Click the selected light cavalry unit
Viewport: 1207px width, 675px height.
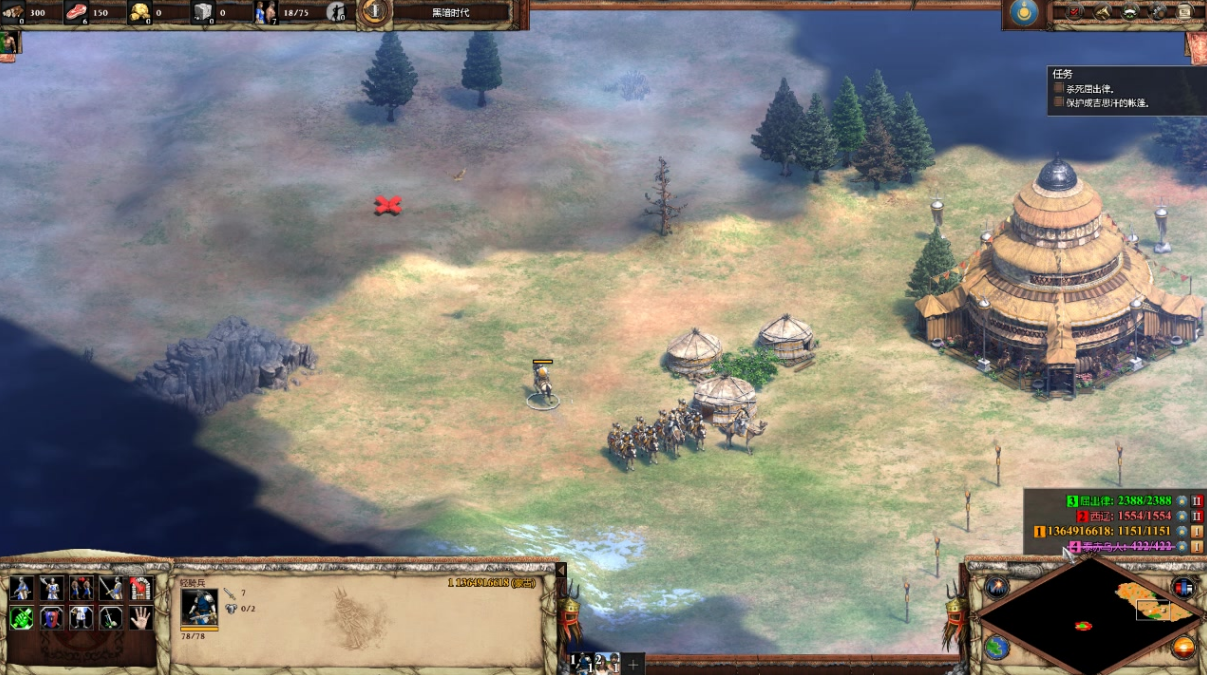click(542, 384)
